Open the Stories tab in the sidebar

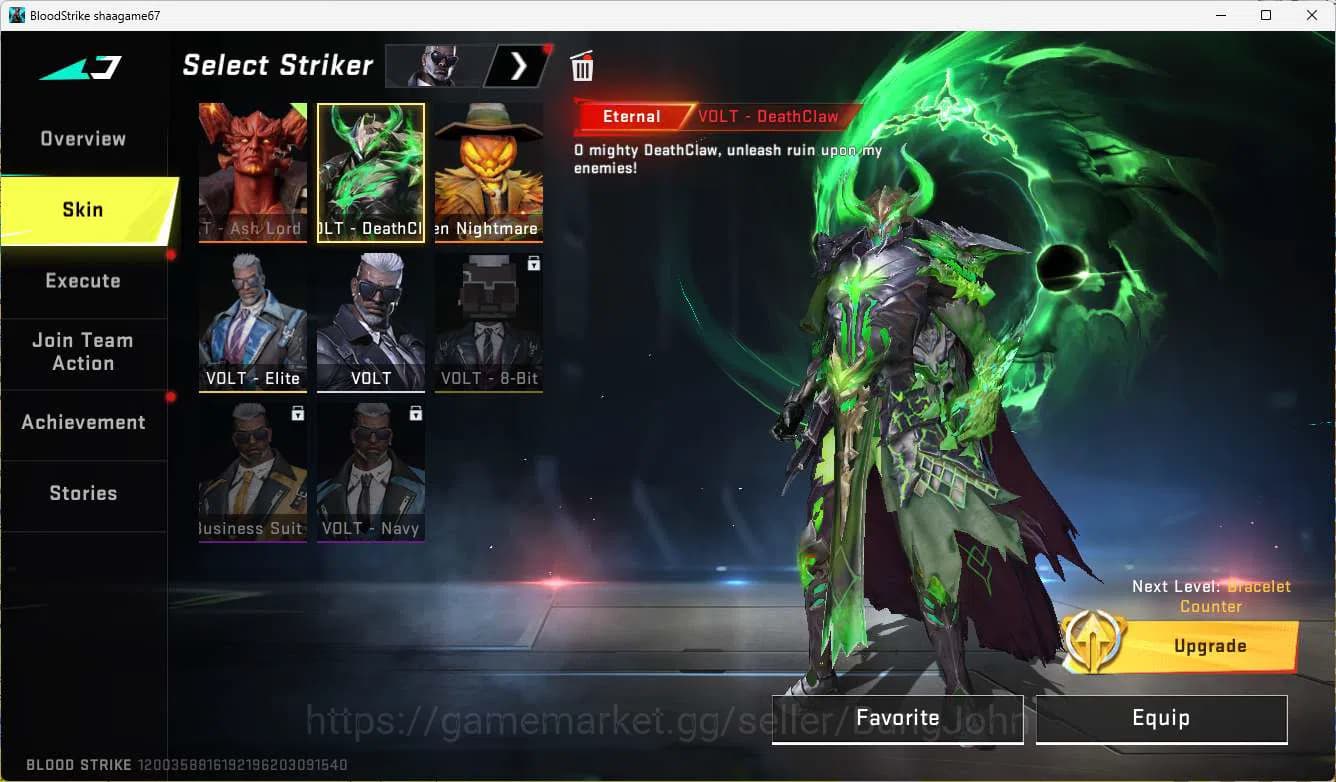(x=83, y=492)
